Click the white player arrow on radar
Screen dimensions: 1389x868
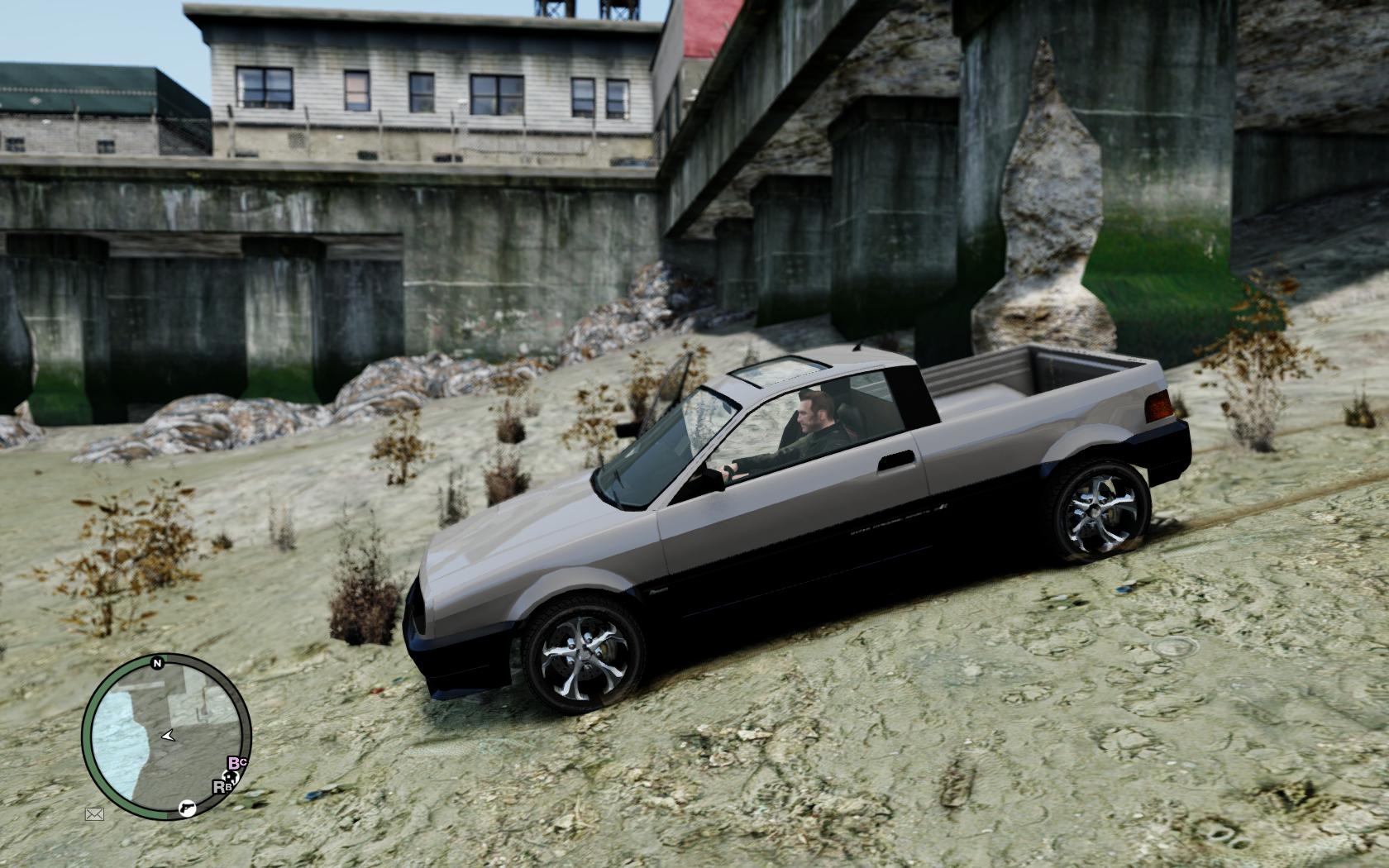[168, 734]
